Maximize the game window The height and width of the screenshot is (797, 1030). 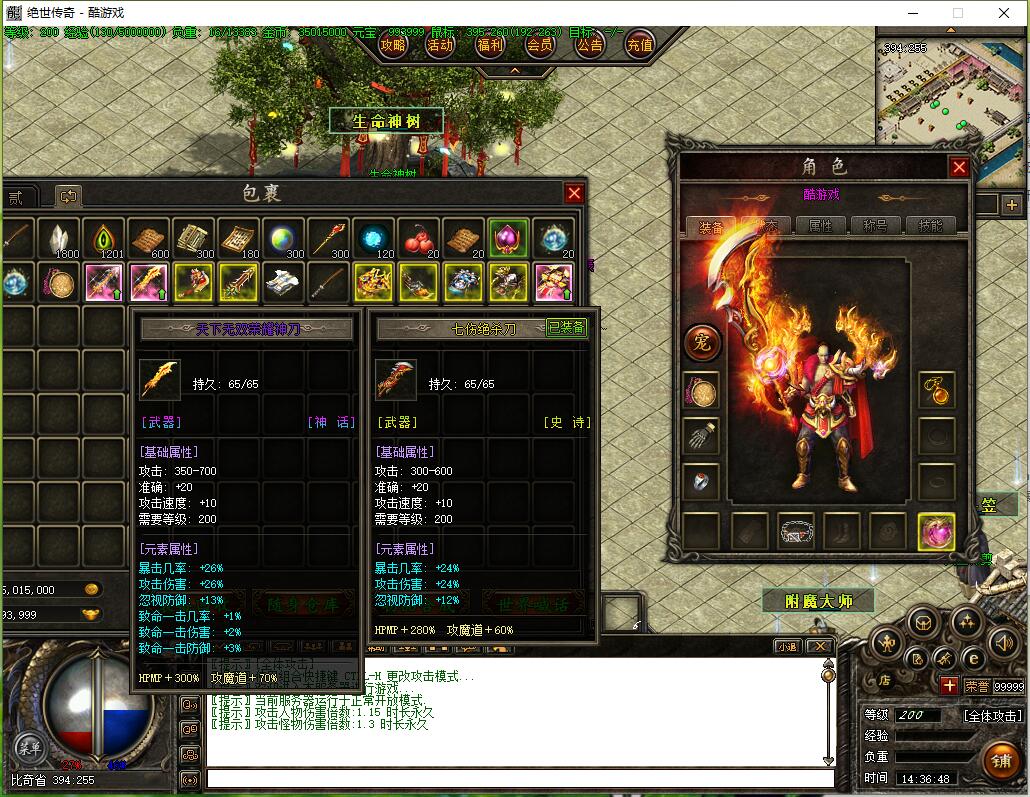(958, 13)
